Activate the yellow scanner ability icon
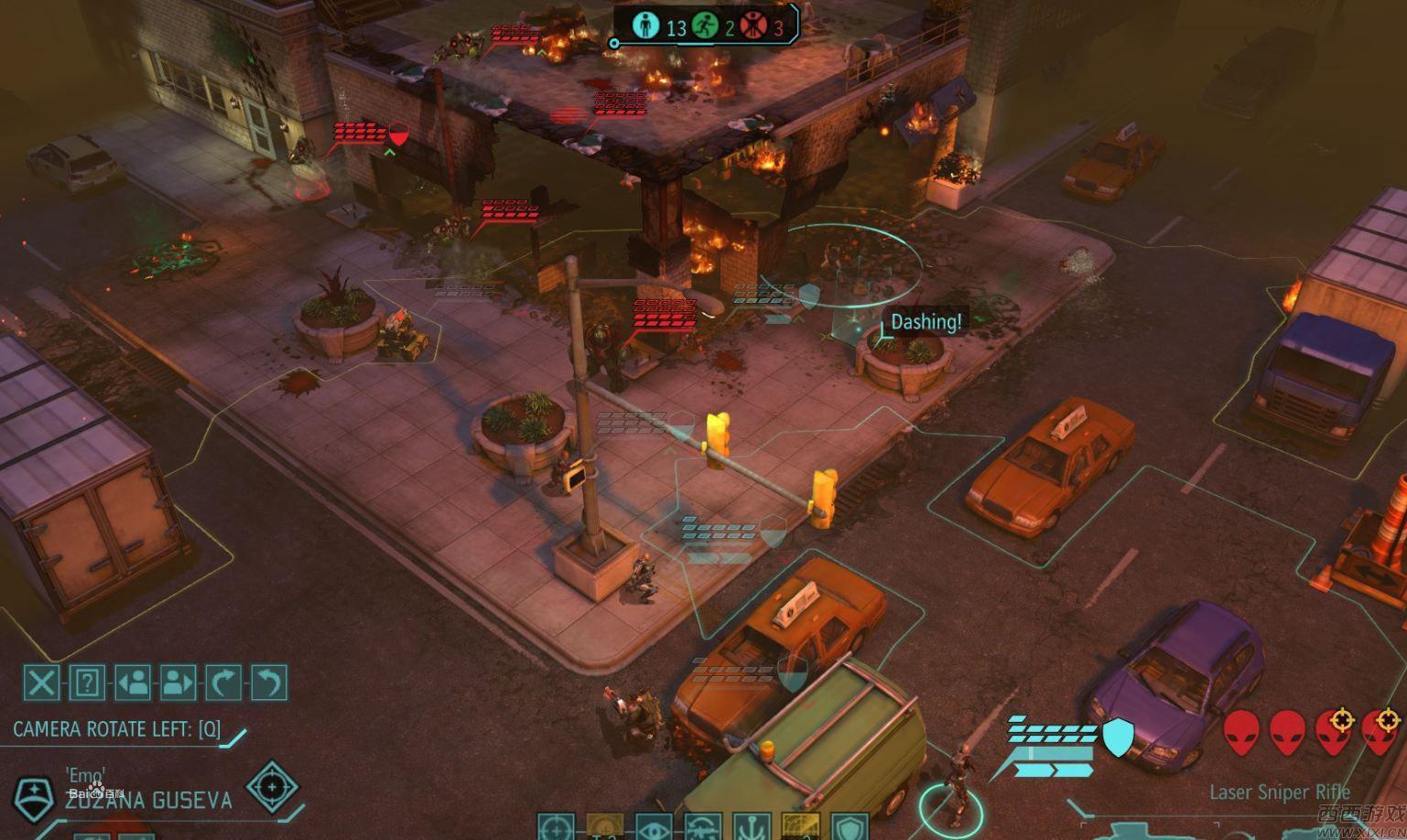Screen dimensions: 1407x840 pos(801,827)
